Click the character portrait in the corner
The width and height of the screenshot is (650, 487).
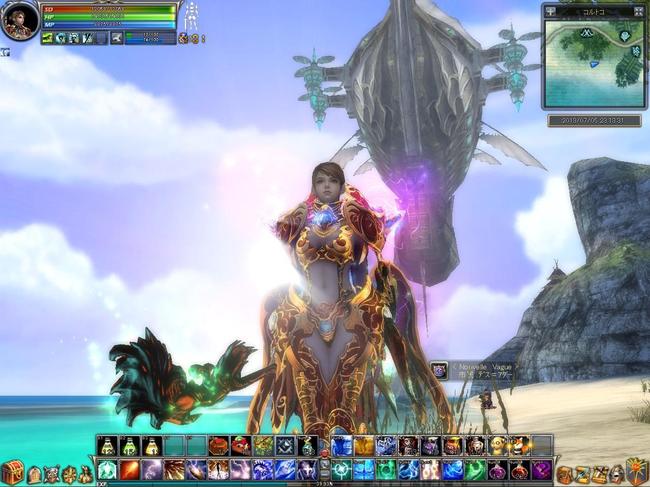click(19, 20)
